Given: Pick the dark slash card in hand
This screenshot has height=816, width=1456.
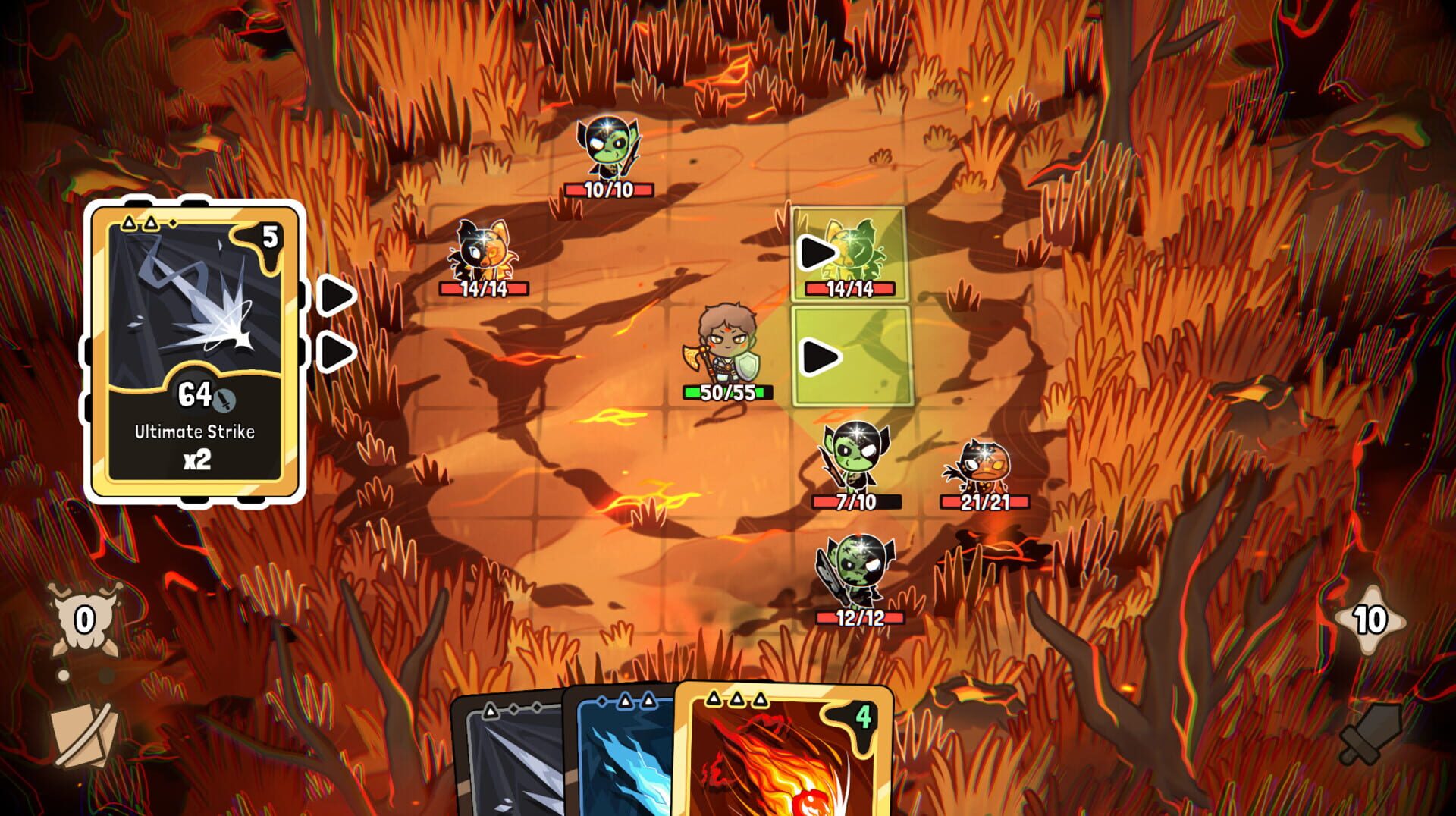Looking at the screenshot, I should pos(508,766).
